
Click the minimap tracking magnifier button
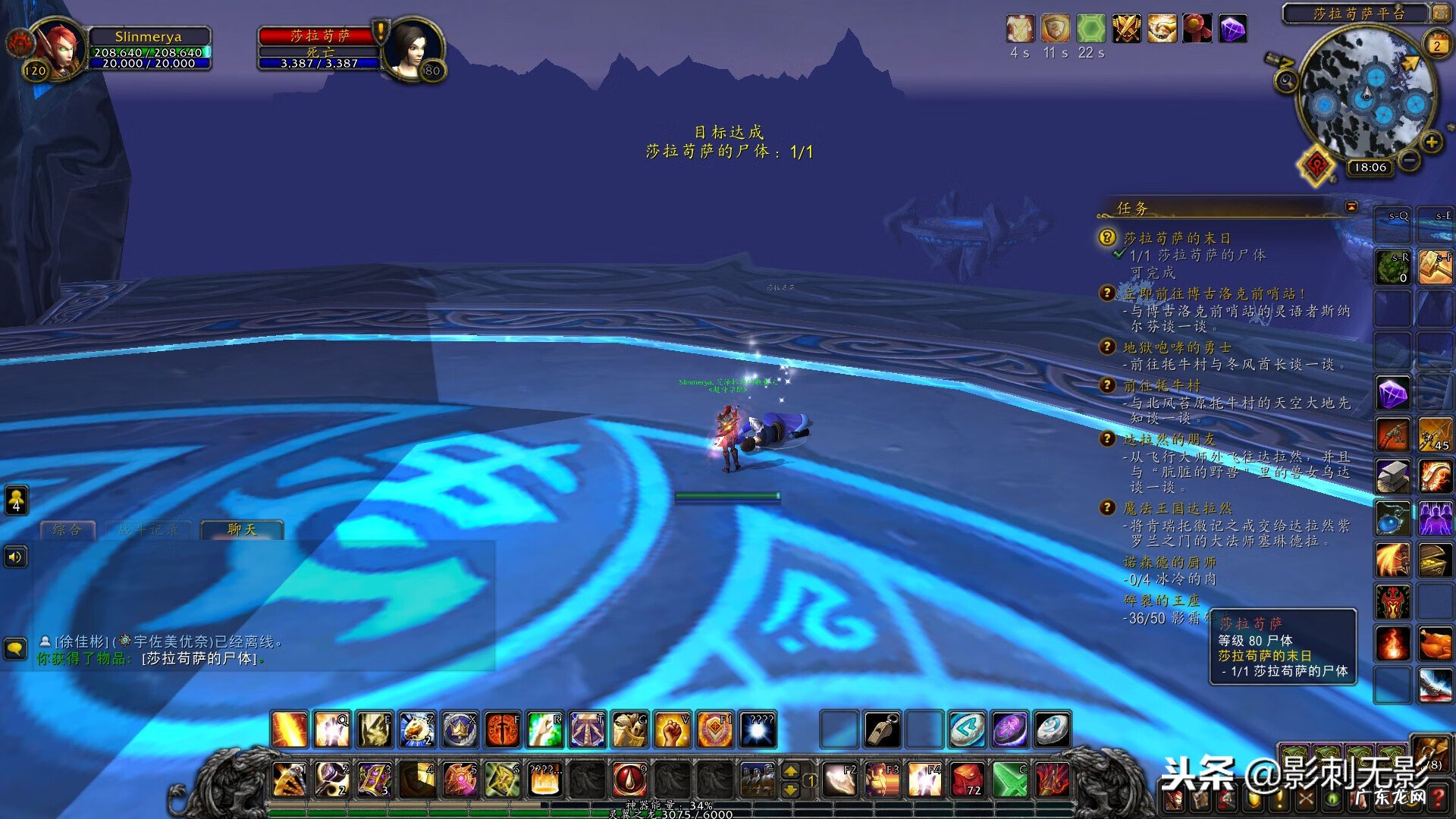pos(1286,80)
